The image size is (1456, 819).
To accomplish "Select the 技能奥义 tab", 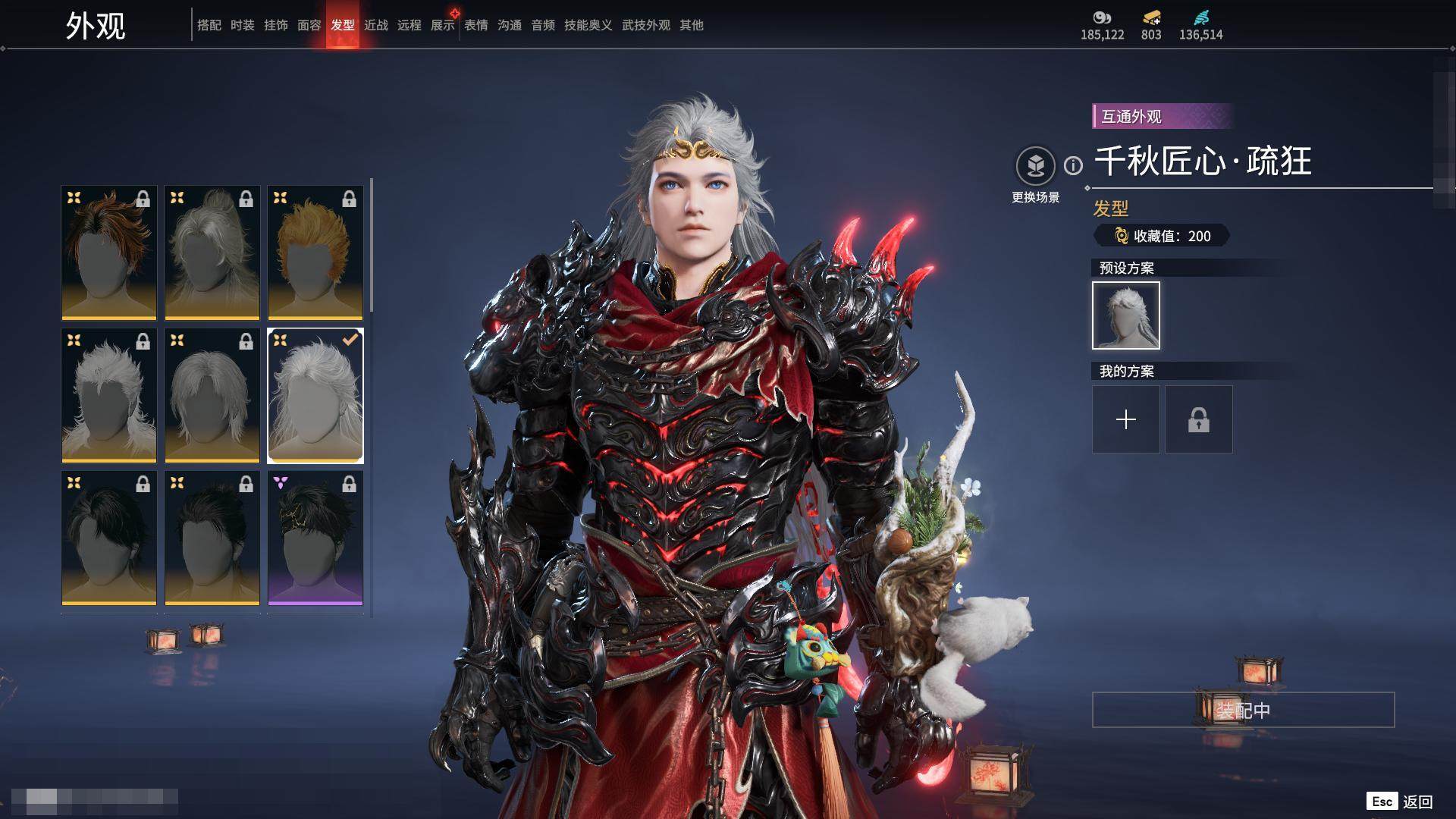I will (x=588, y=25).
